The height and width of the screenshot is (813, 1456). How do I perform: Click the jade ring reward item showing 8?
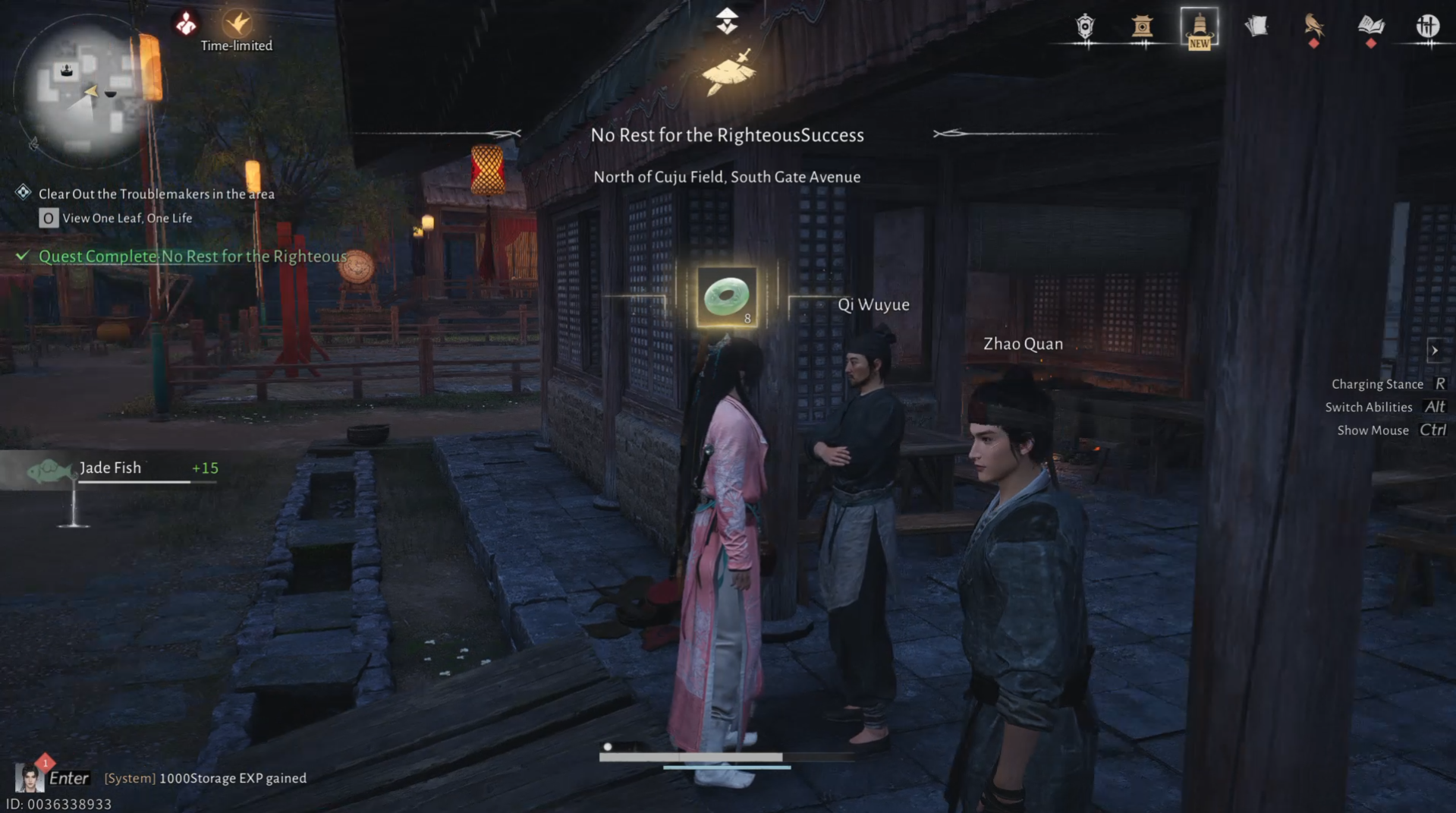pyautogui.click(x=726, y=296)
